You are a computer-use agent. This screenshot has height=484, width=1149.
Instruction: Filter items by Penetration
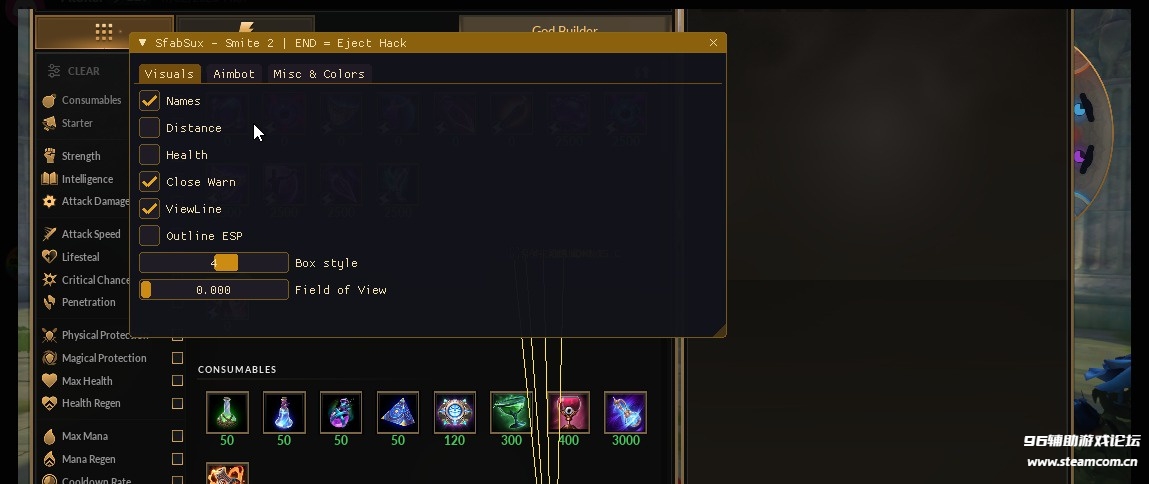coord(88,302)
